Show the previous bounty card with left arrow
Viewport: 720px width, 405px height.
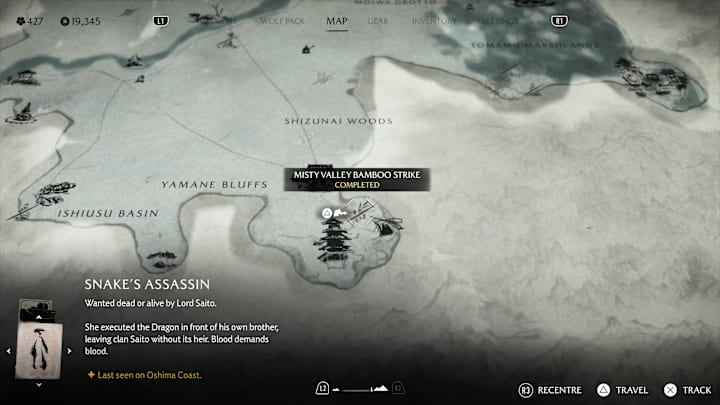pyautogui.click(x=9, y=351)
